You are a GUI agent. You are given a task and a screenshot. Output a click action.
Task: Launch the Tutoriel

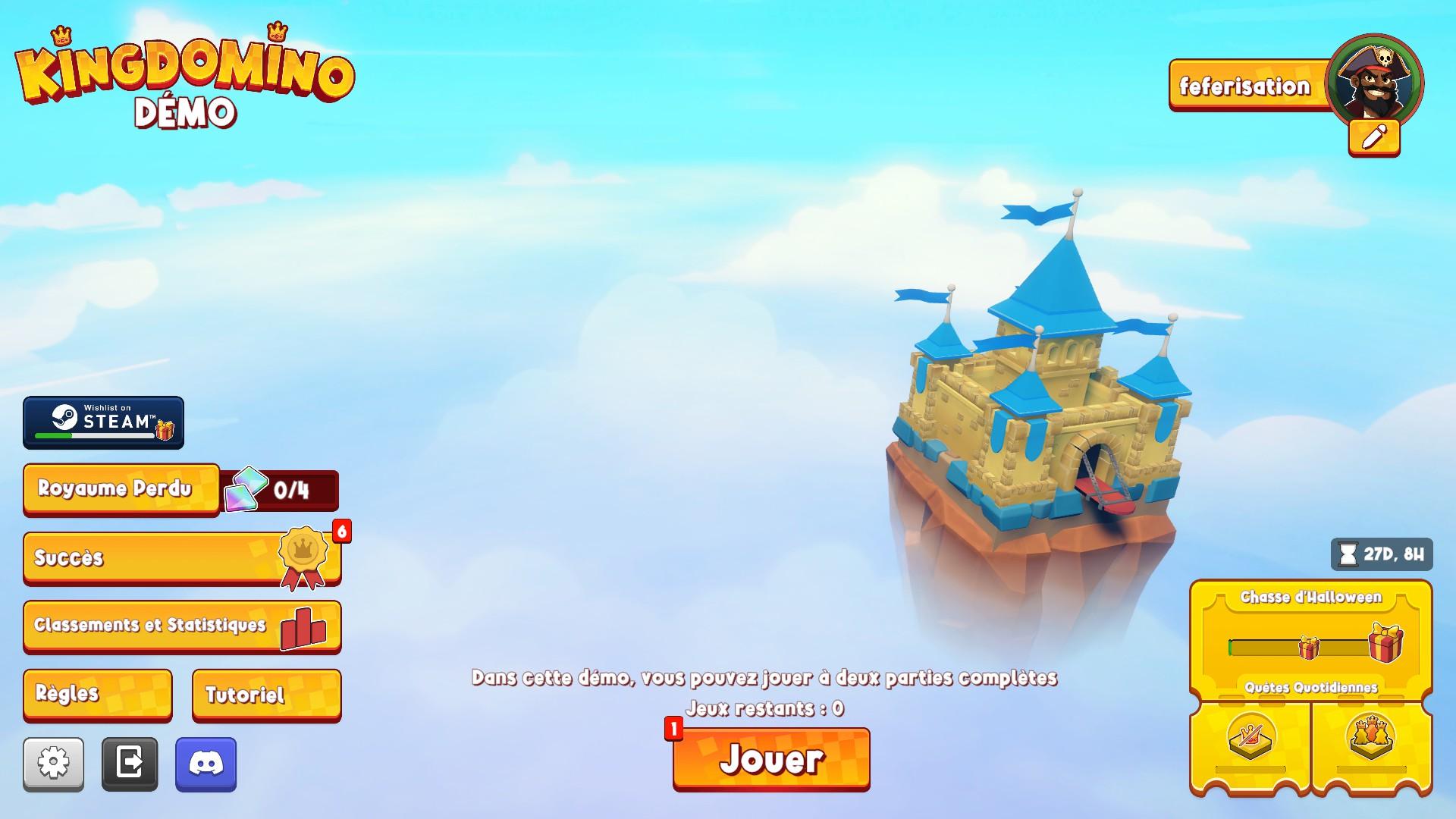click(x=266, y=694)
